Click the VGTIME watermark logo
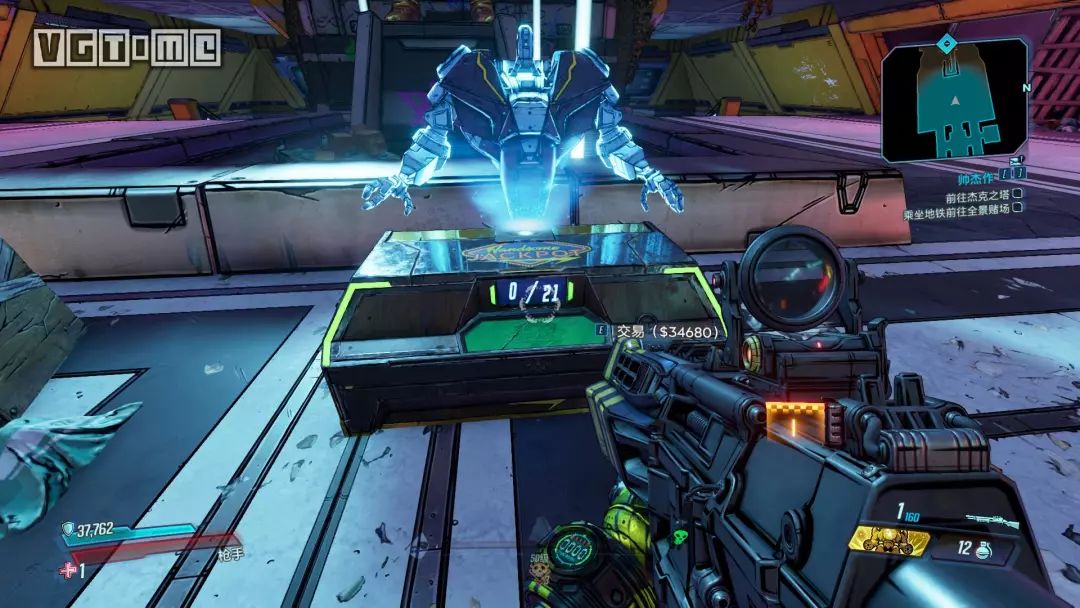This screenshot has height=608, width=1080. pyautogui.click(x=126, y=47)
